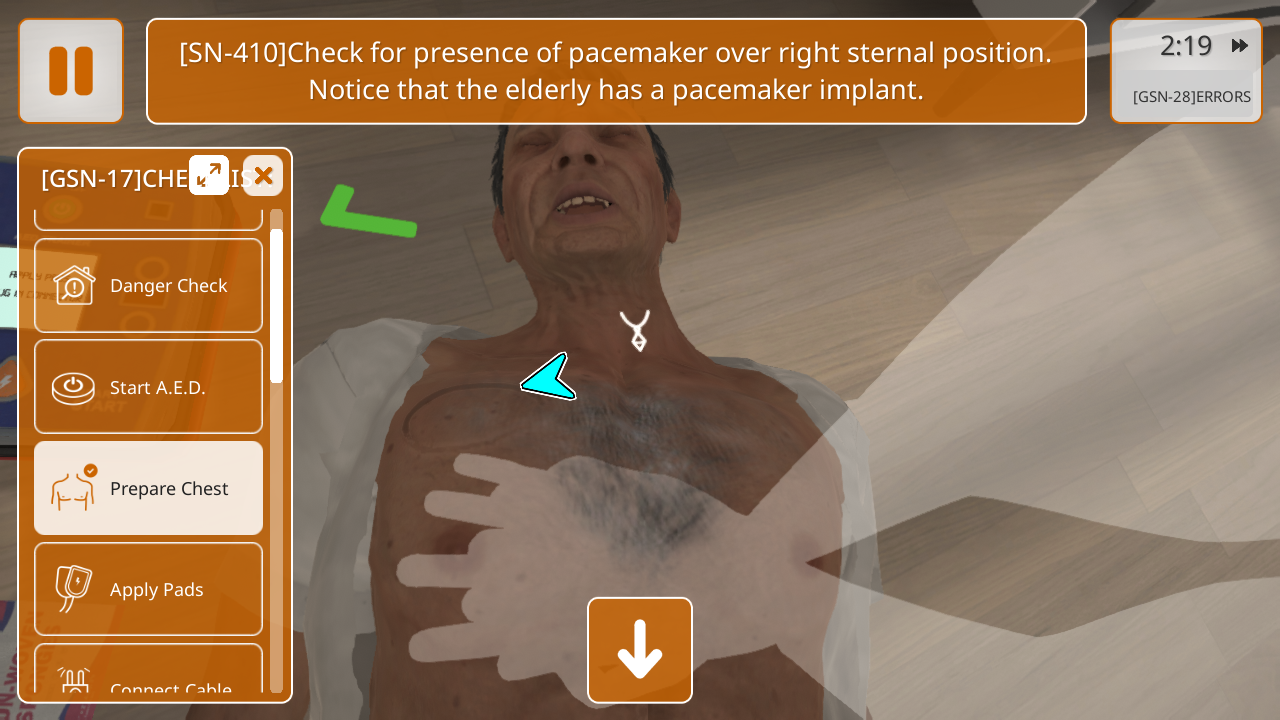Pause the simulation
The image size is (1280, 720).
pyautogui.click(x=71, y=71)
